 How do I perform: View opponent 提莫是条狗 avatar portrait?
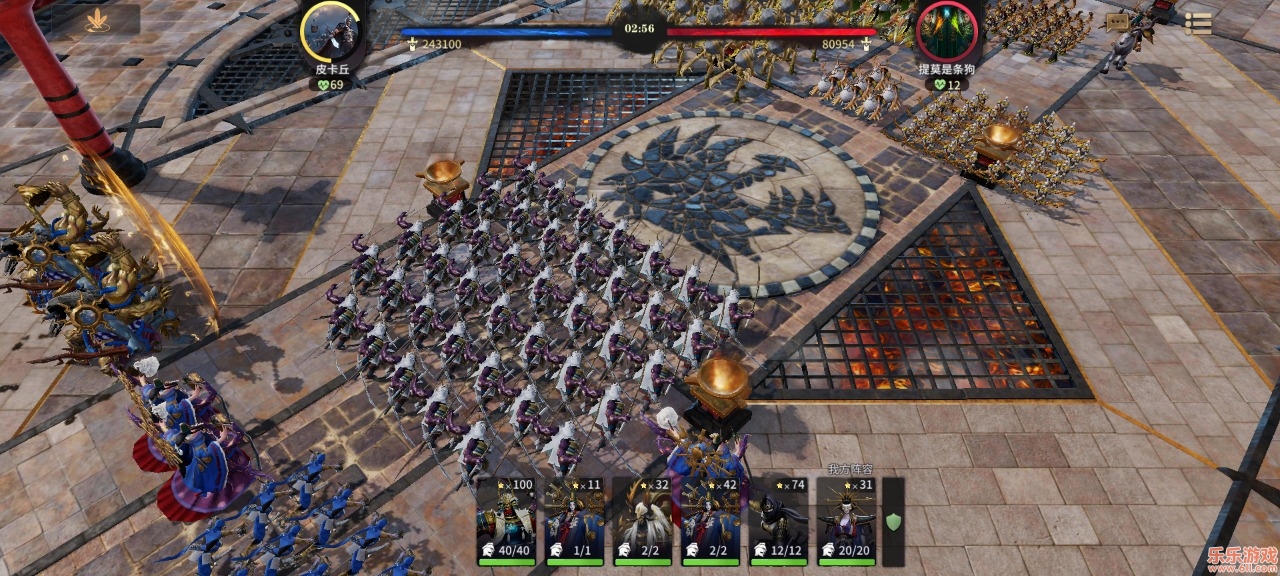945,31
